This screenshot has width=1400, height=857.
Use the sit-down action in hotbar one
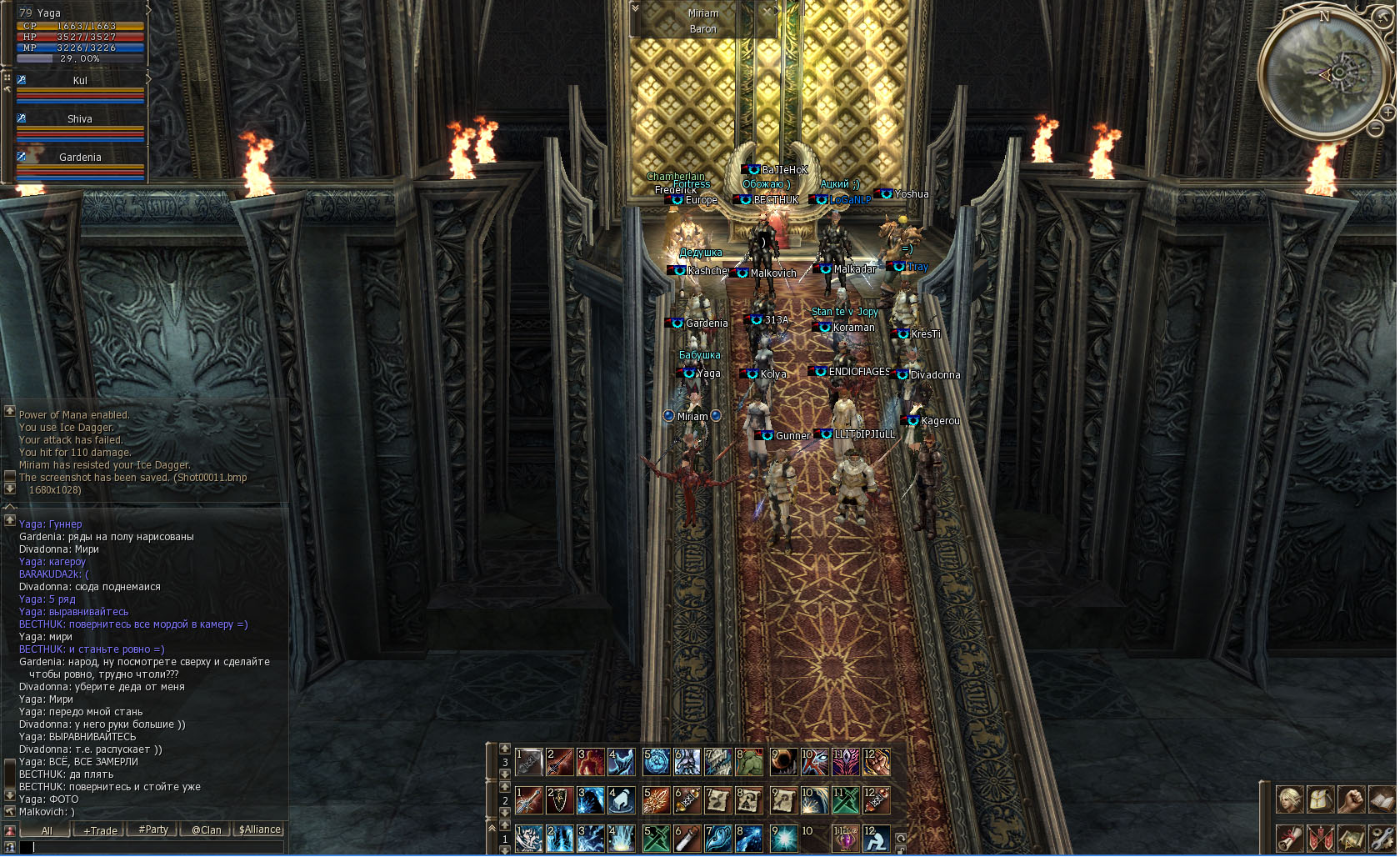[x=875, y=839]
